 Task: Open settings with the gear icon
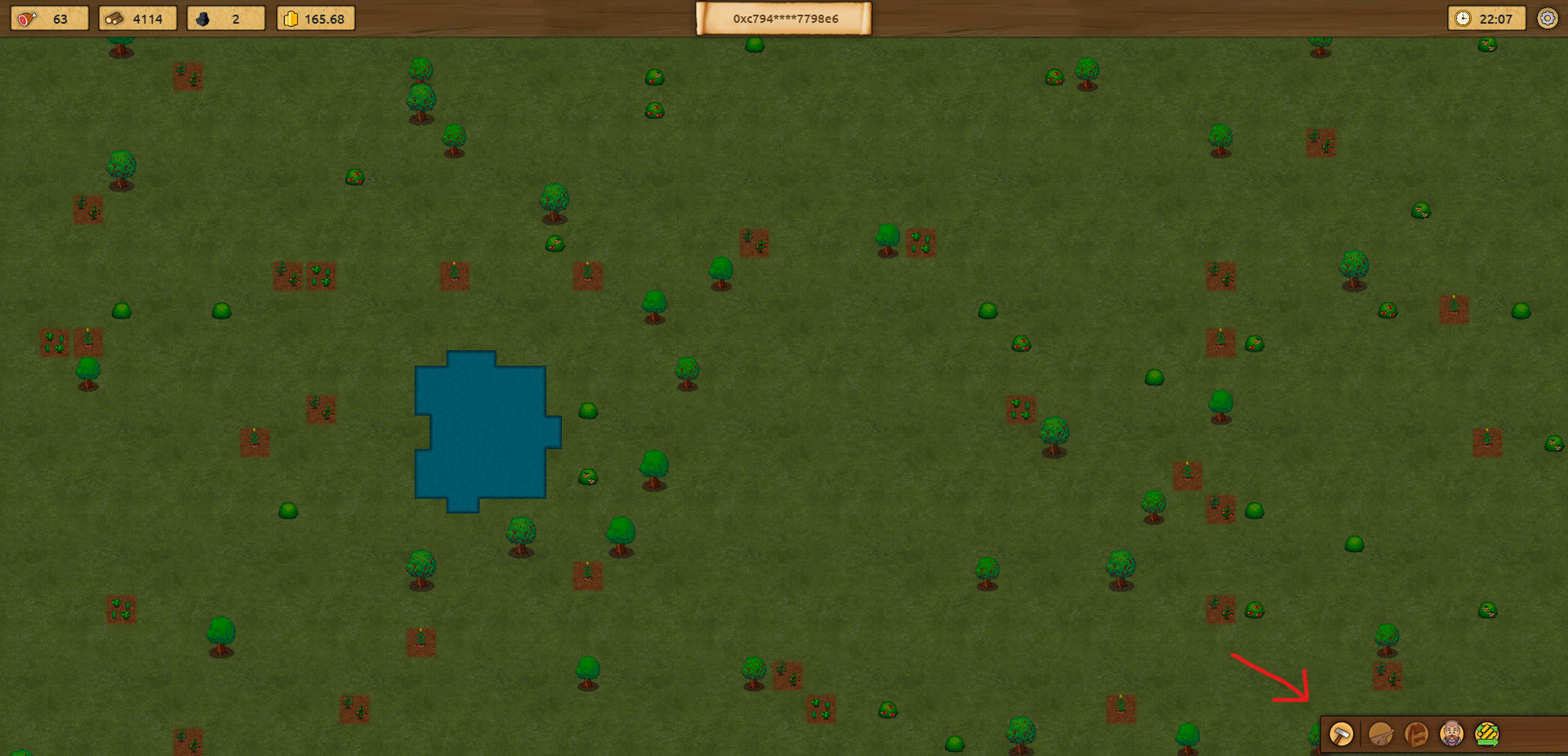click(x=1547, y=18)
